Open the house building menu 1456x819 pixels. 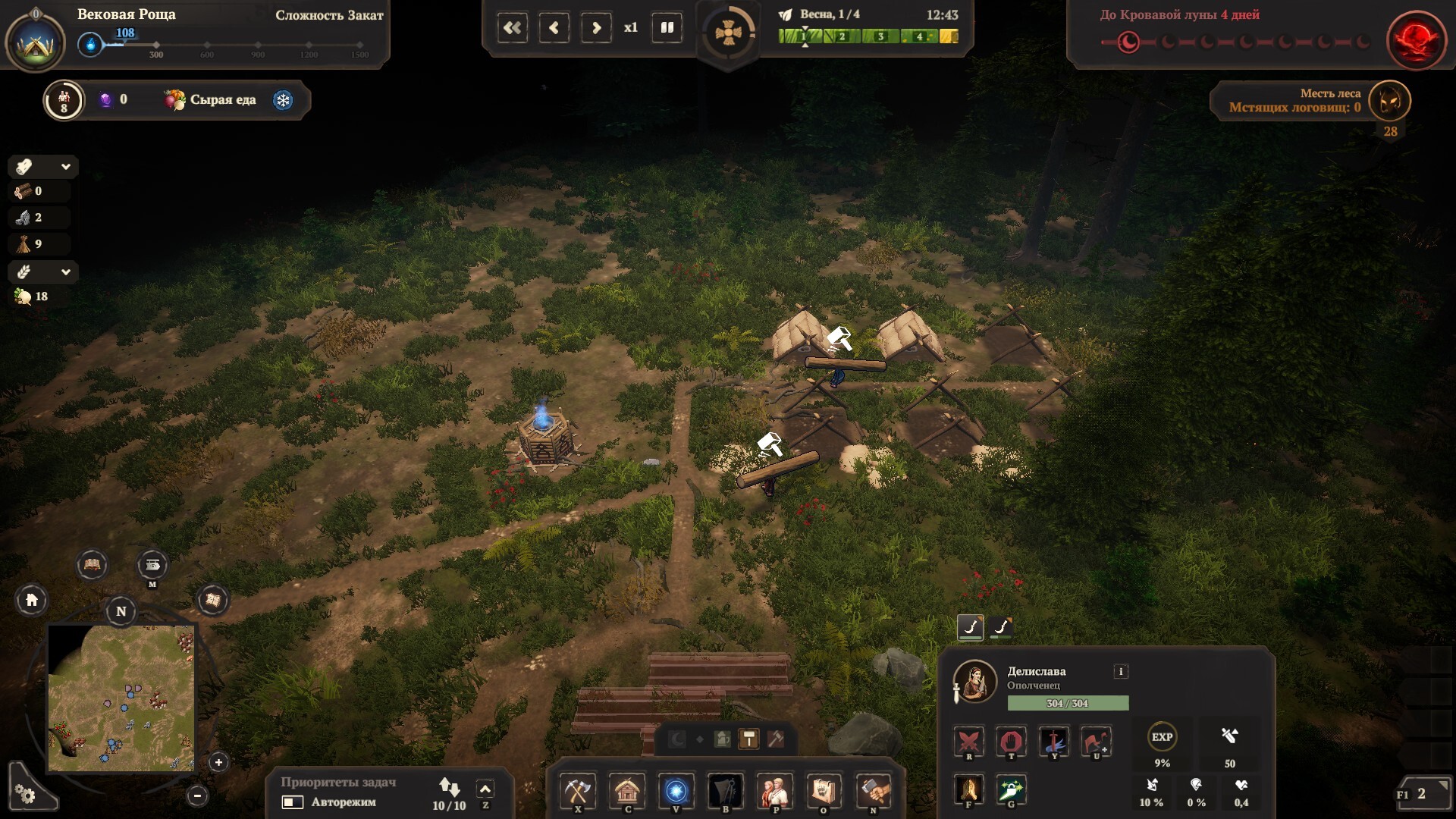[x=627, y=792]
